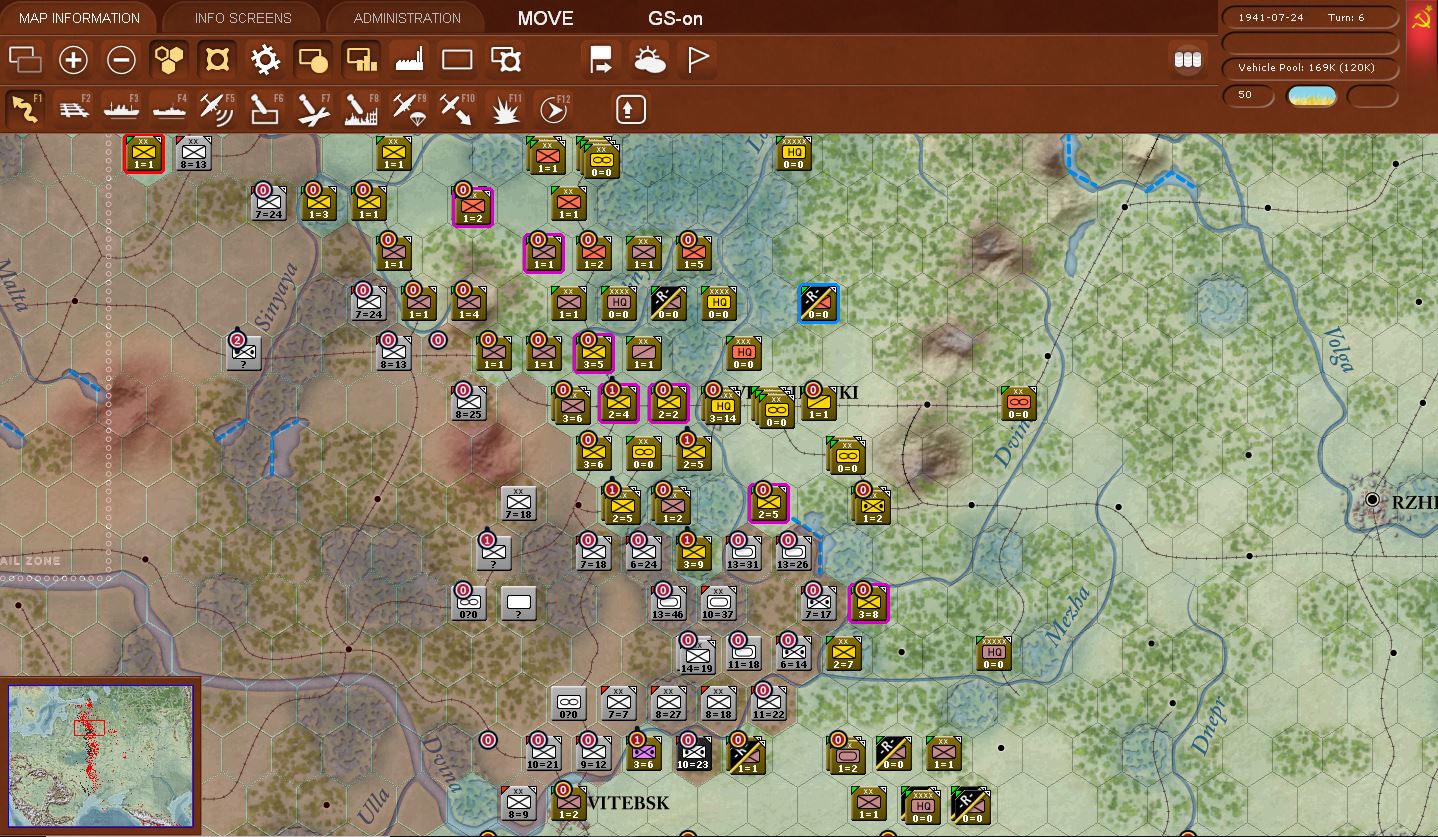The image size is (1438, 837).
Task: Click the zoom in magnifier plus control
Action: click(72, 60)
